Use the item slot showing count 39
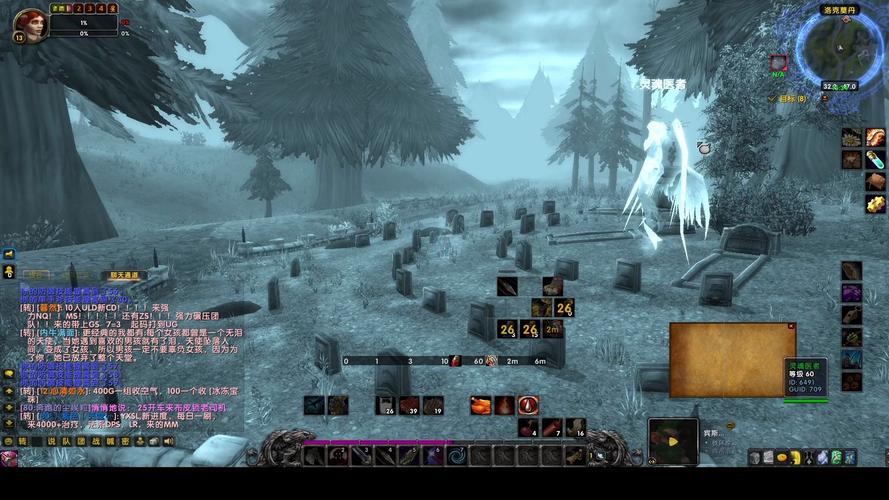 click(x=409, y=405)
